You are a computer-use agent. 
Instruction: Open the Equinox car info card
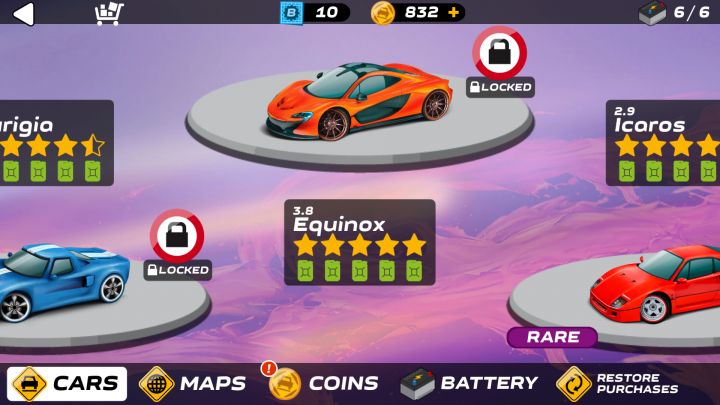pyautogui.click(x=359, y=242)
